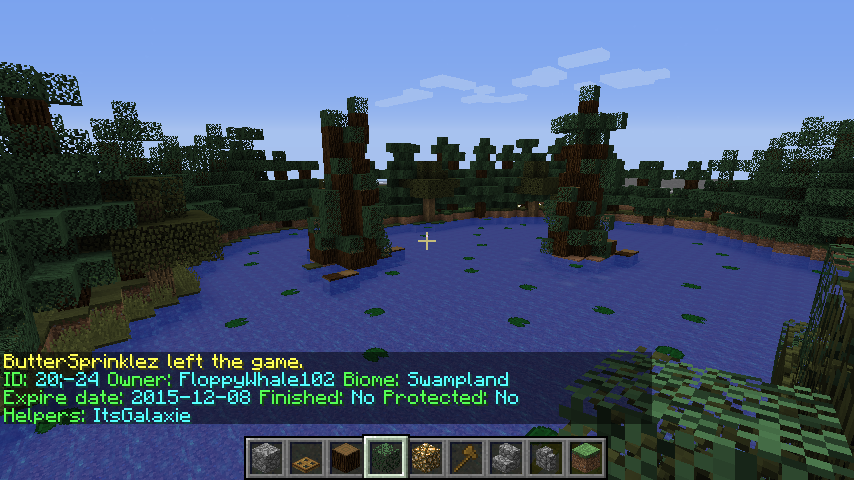Select the cobblestone stairs hotbar slot
Image resolution: width=854 pixels, height=480 pixels.
coord(506,457)
